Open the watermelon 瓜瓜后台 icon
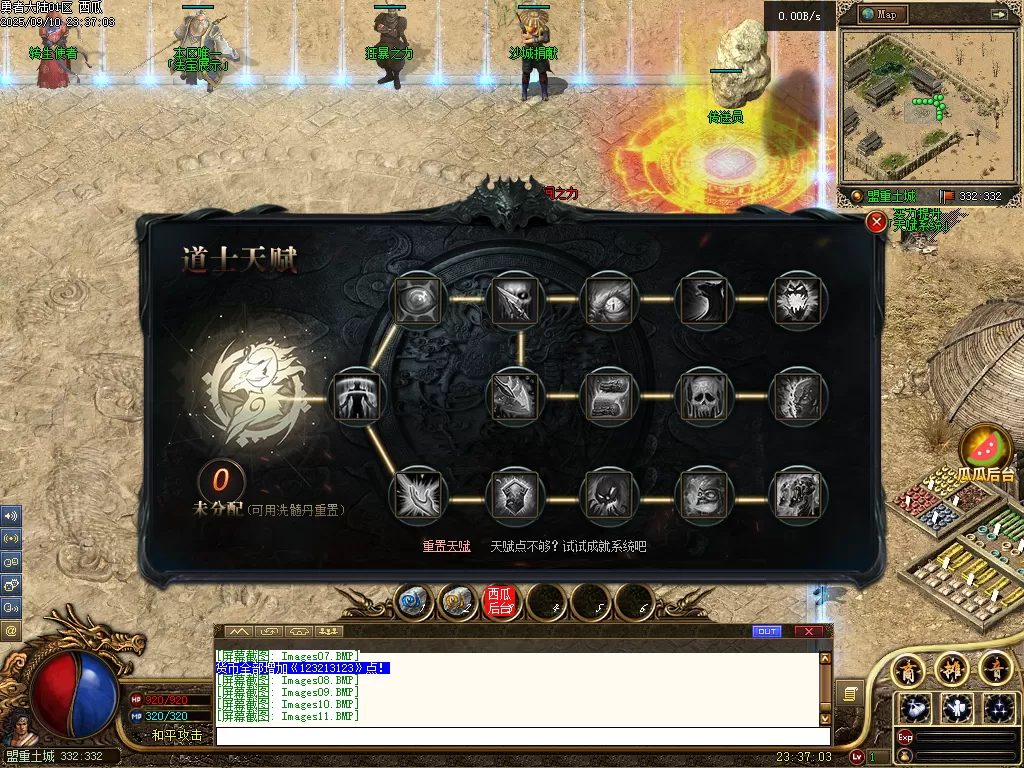 pyautogui.click(x=986, y=450)
